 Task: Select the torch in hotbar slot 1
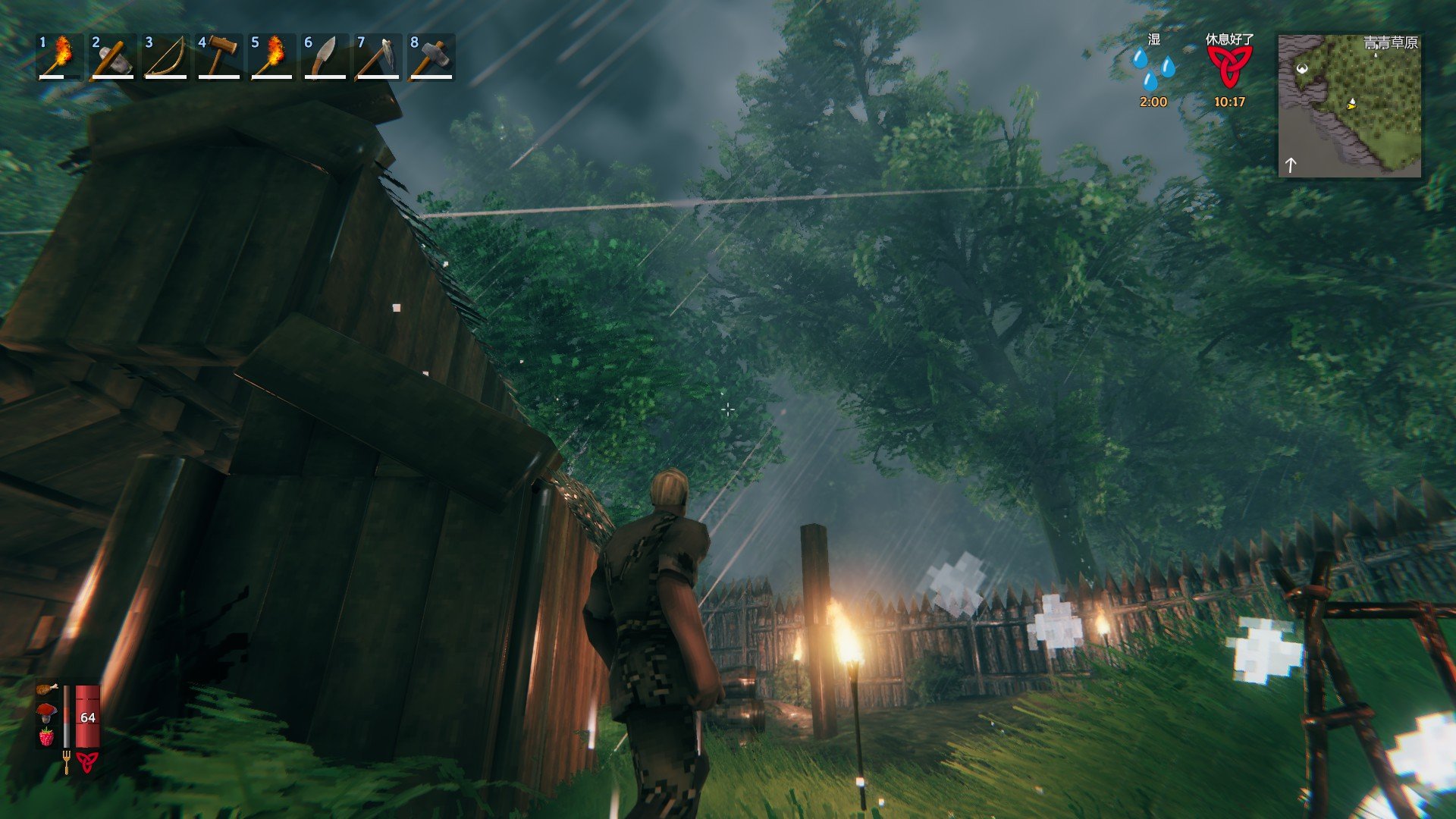(59, 57)
